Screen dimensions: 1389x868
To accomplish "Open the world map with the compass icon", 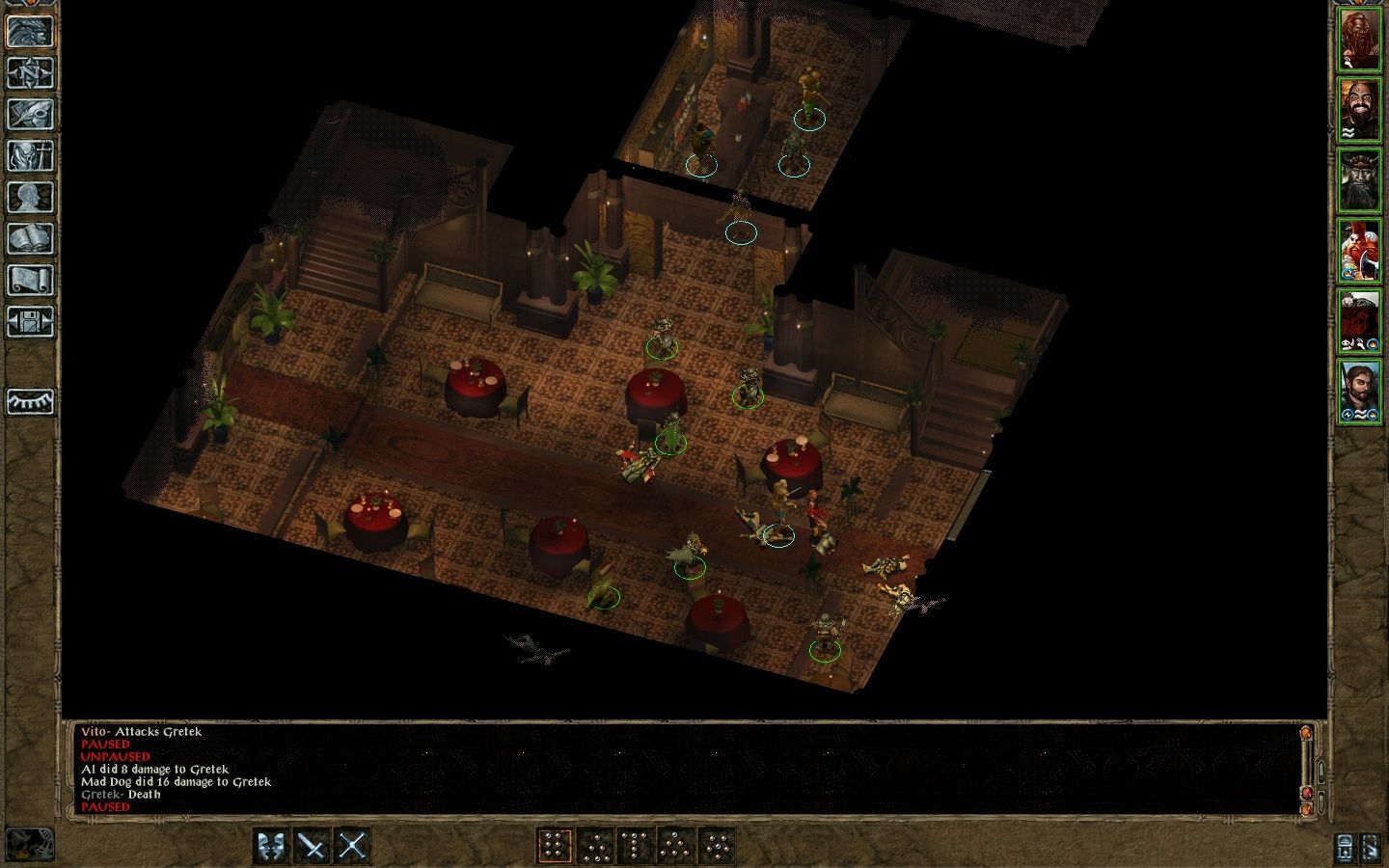I will (x=31, y=74).
